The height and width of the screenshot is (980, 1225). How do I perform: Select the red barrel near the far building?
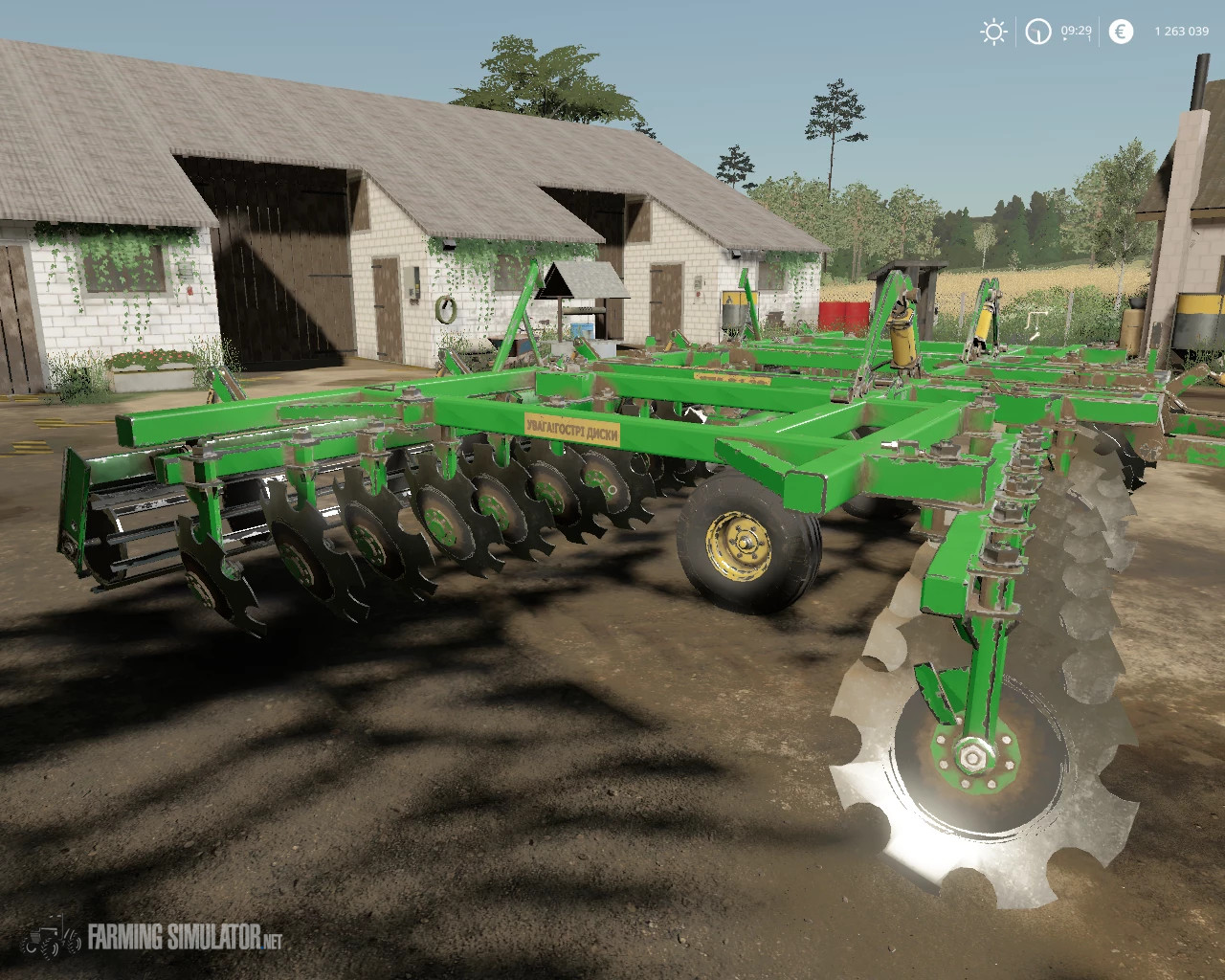842,316
